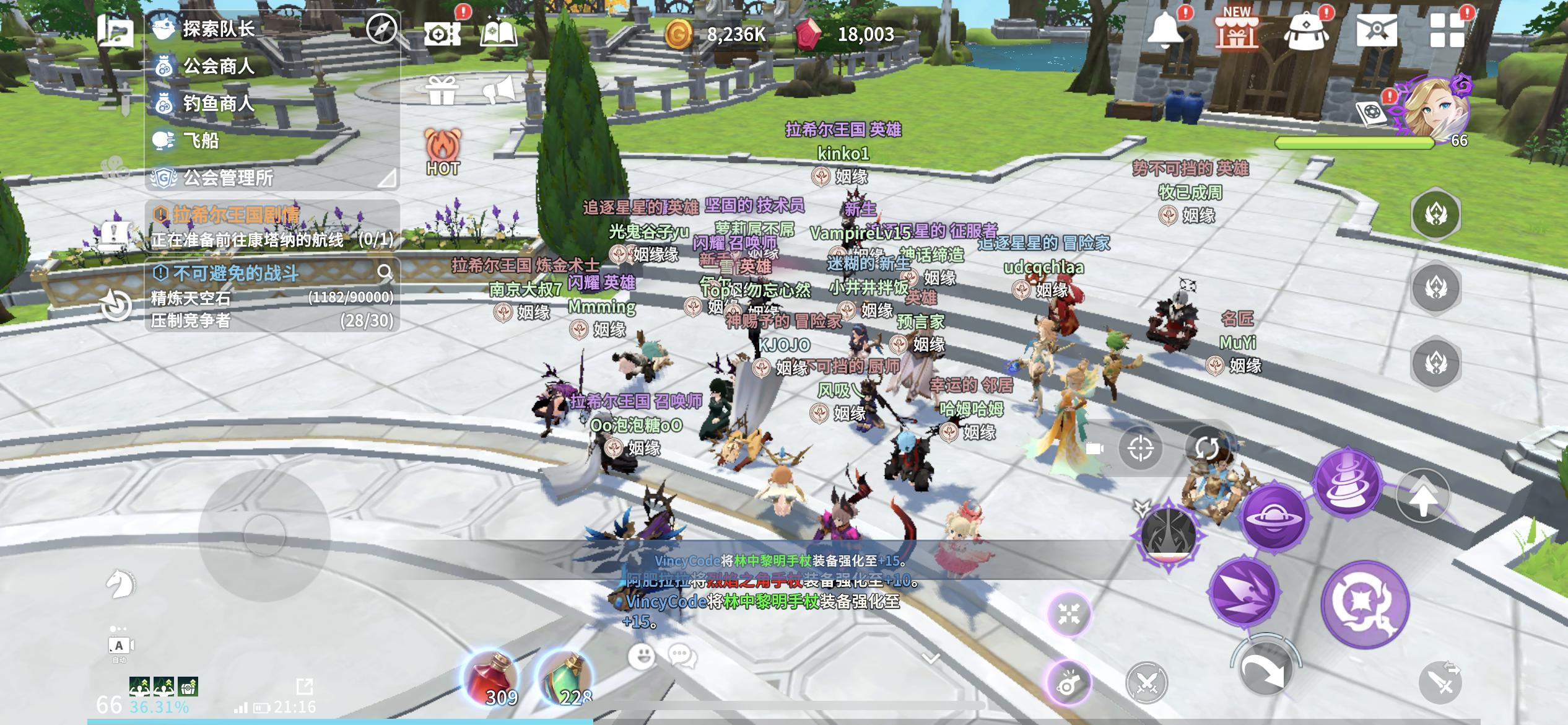Screen dimensions: 1568x725
Task: Select the 不可避免的战斗 quest tracker
Action: [x=235, y=273]
